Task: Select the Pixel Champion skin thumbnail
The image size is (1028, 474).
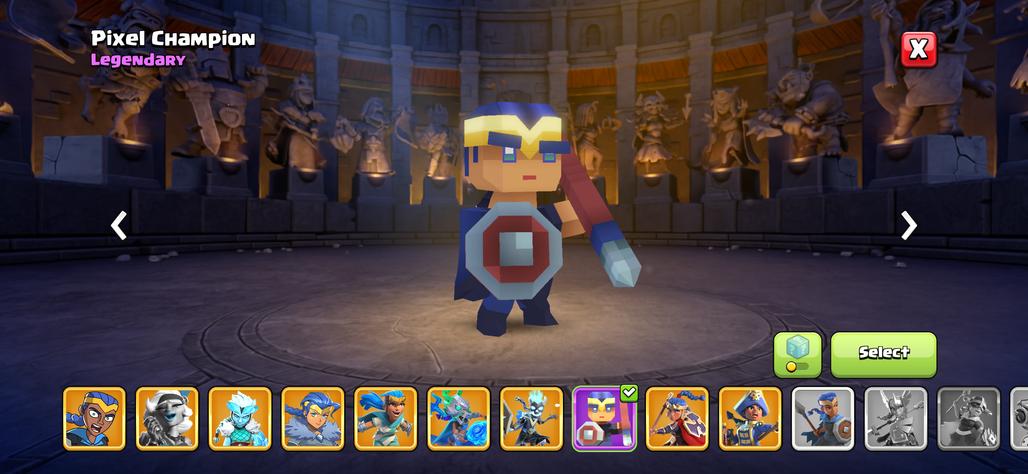Action: [x=604, y=418]
